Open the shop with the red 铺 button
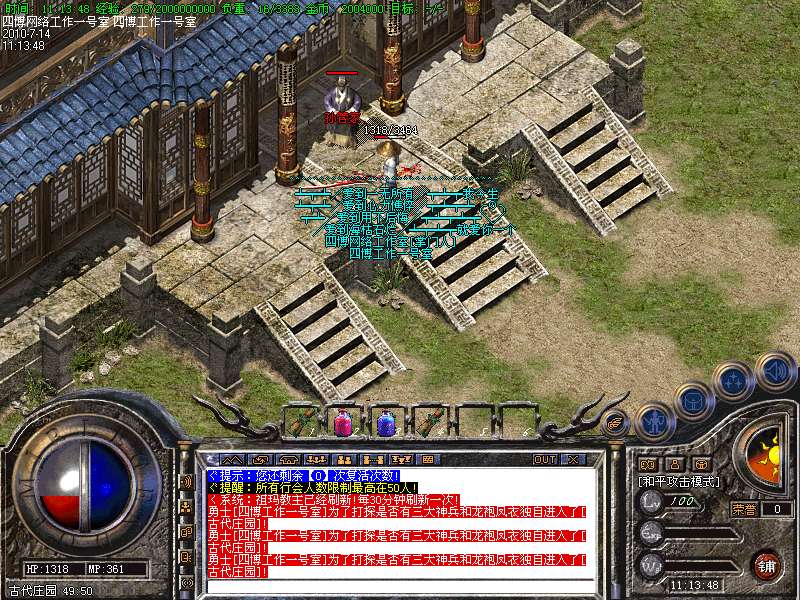 pyautogui.click(x=766, y=565)
